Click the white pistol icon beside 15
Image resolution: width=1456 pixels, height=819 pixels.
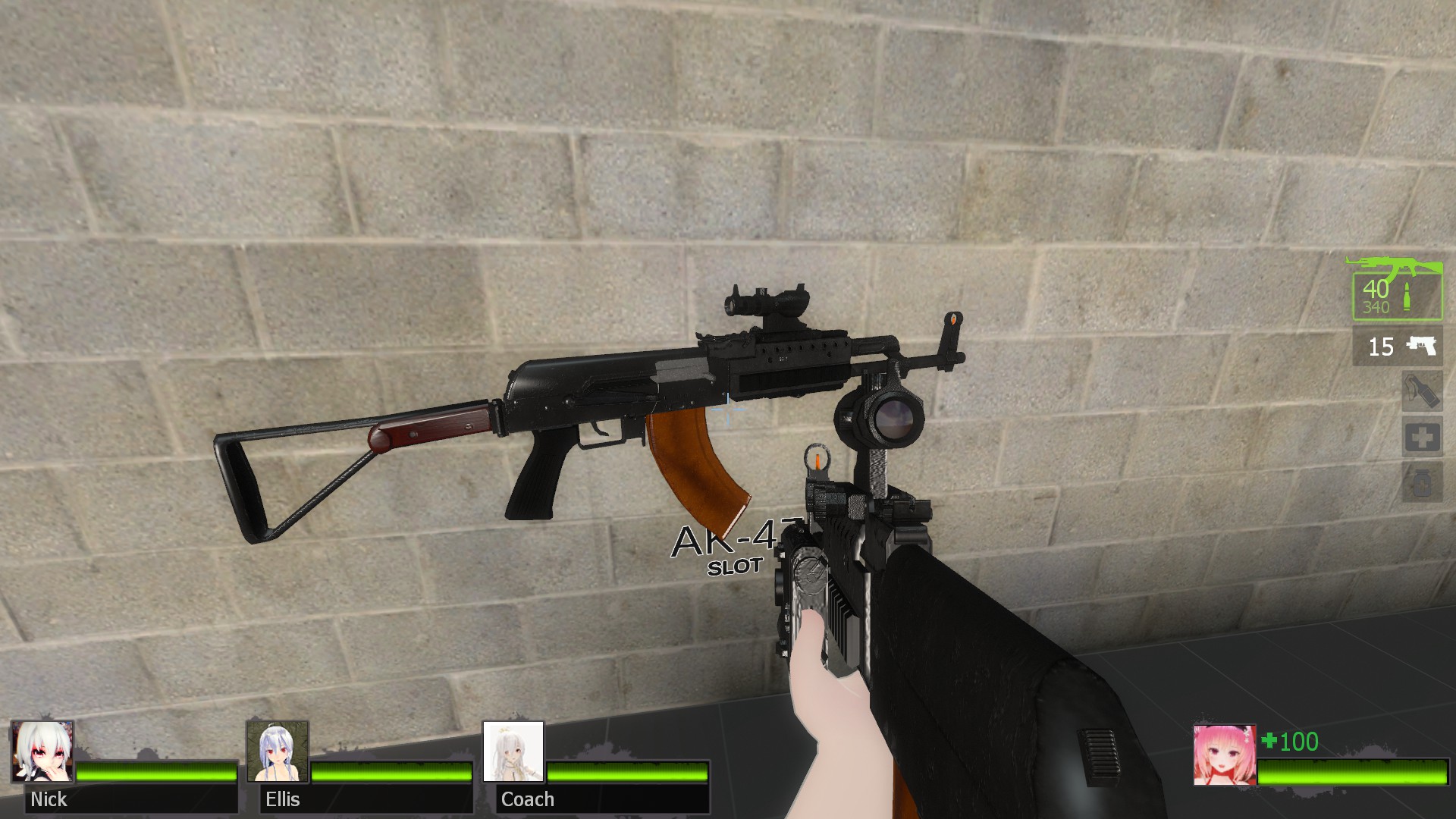[x=1420, y=347]
